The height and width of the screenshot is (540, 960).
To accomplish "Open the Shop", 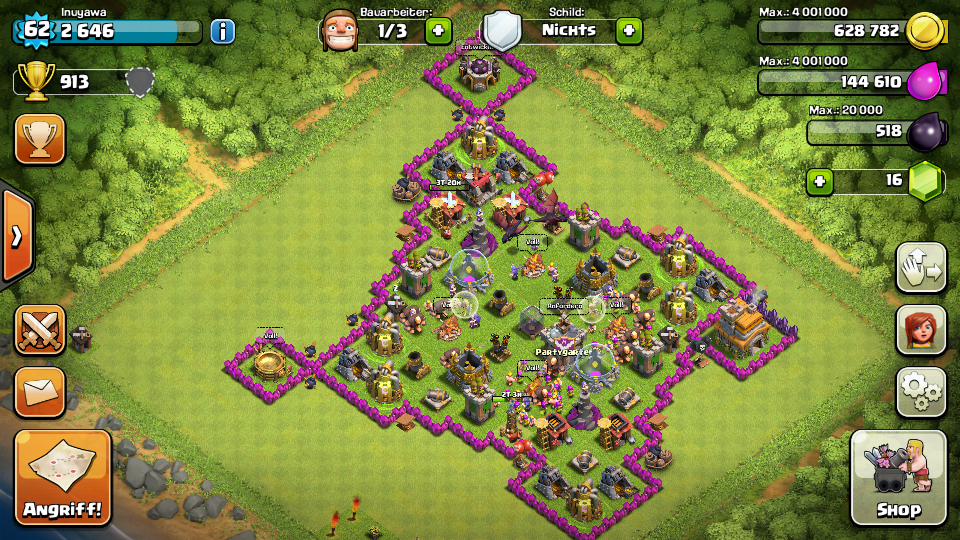I will tap(897, 478).
